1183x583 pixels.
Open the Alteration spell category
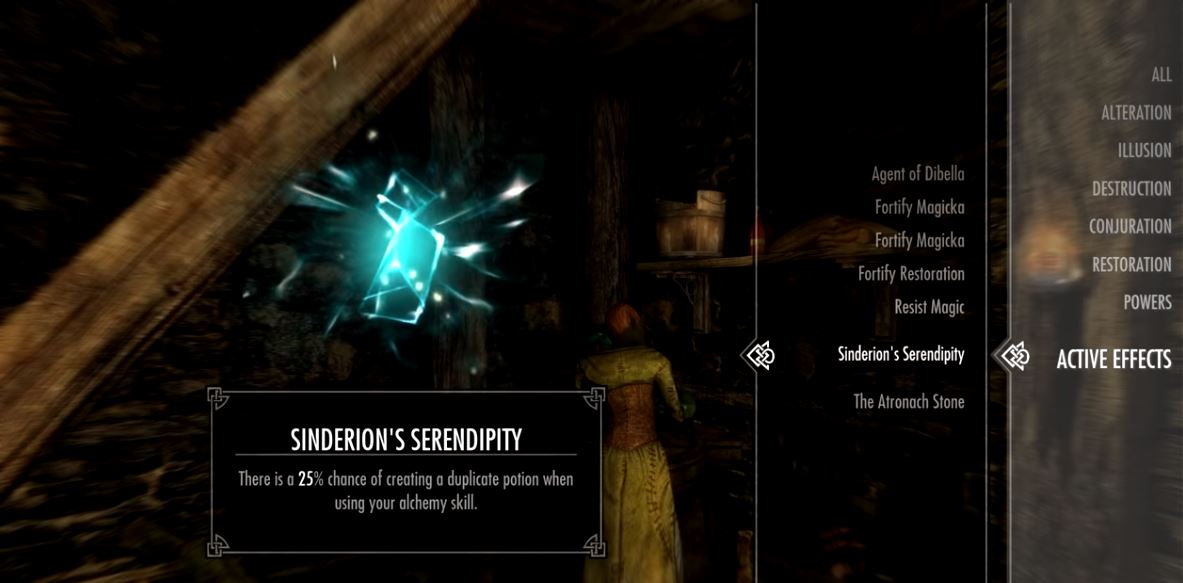[x=1136, y=113]
